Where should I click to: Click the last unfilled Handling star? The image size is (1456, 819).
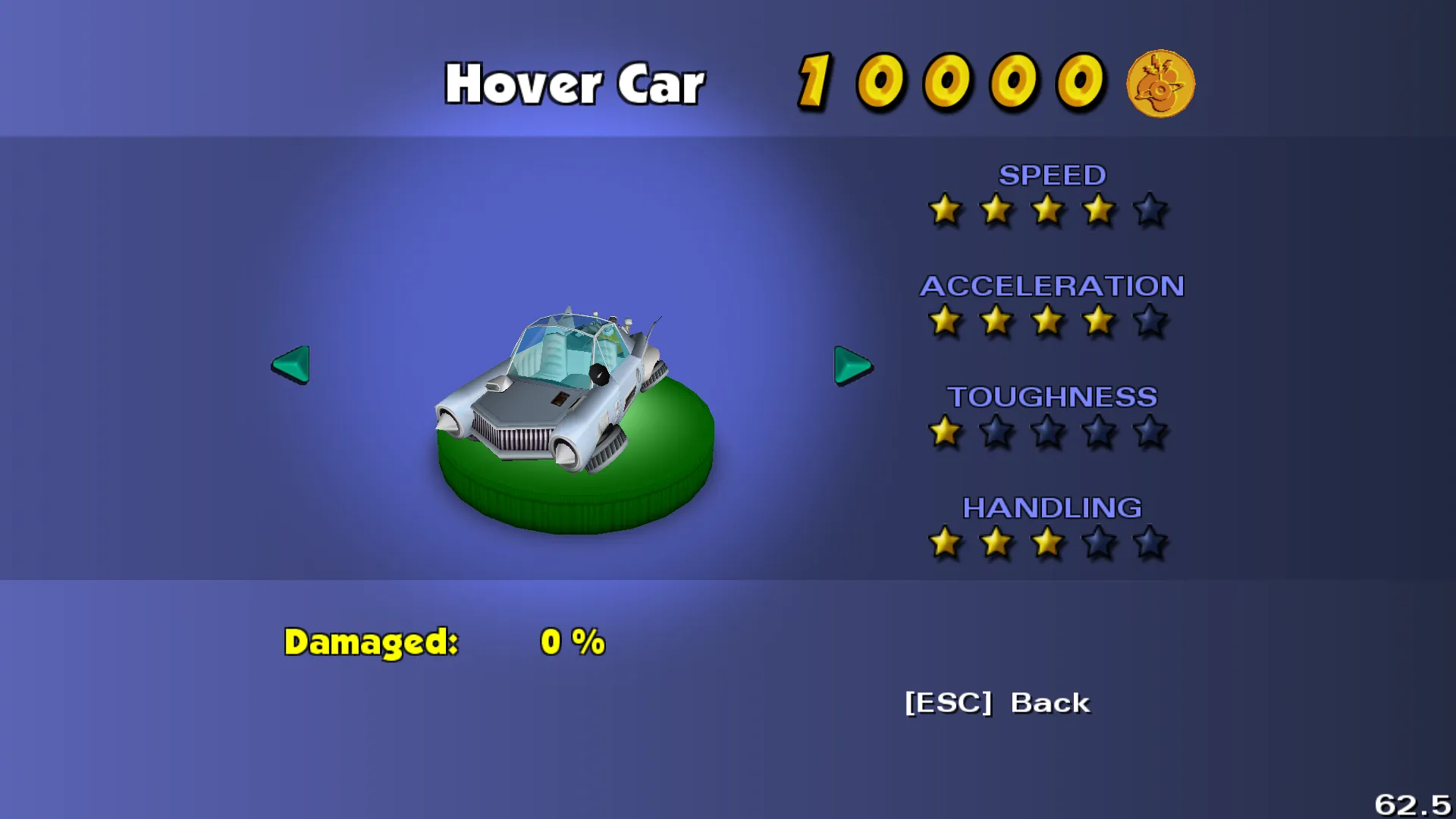(1150, 543)
